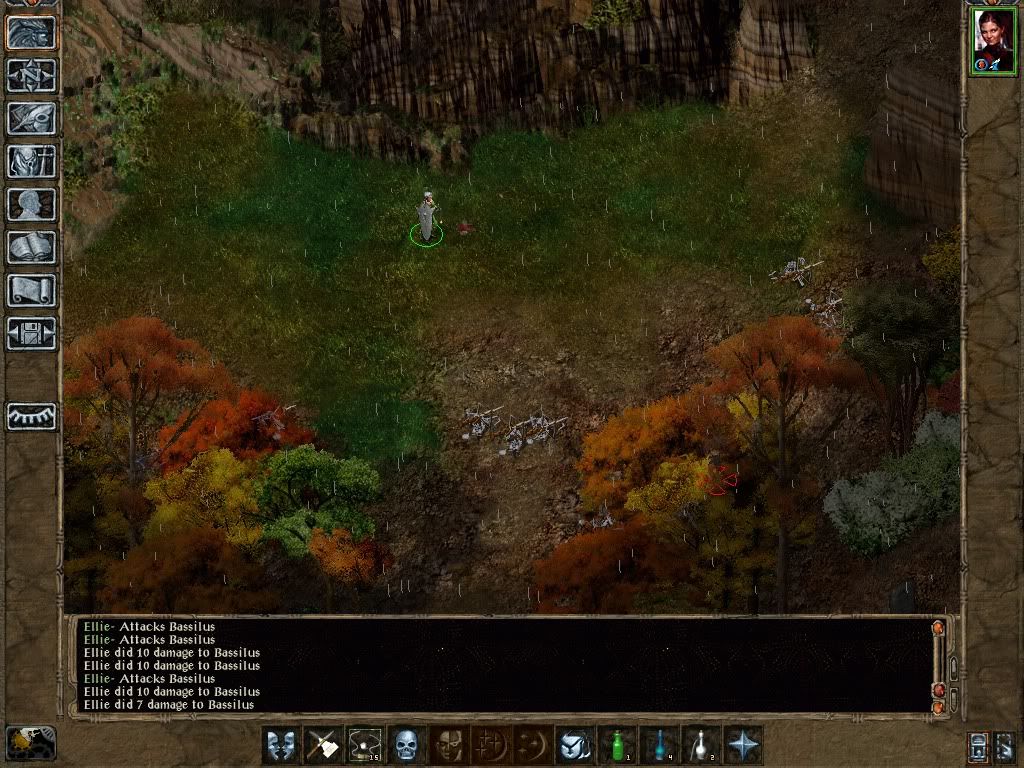
Task: Select the weapon and scroll quick slot
Action: pos(323,745)
